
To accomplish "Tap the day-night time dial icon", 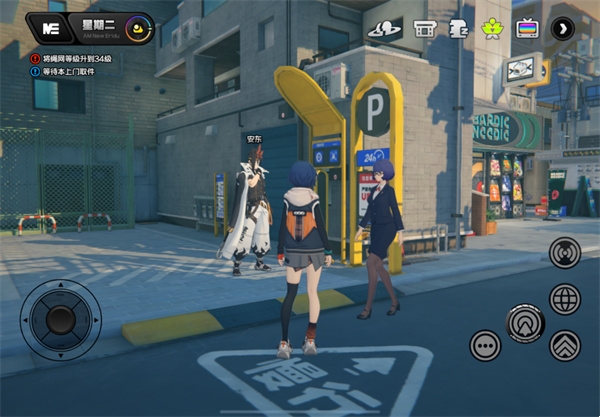I will 138,29.
